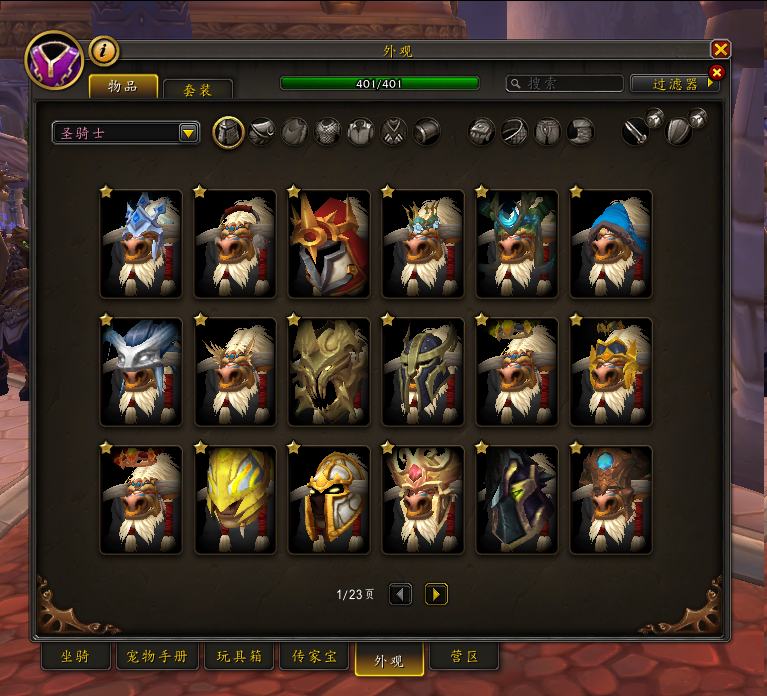Choose the red and gold hooded helm
767x696 pixels.
(328, 244)
